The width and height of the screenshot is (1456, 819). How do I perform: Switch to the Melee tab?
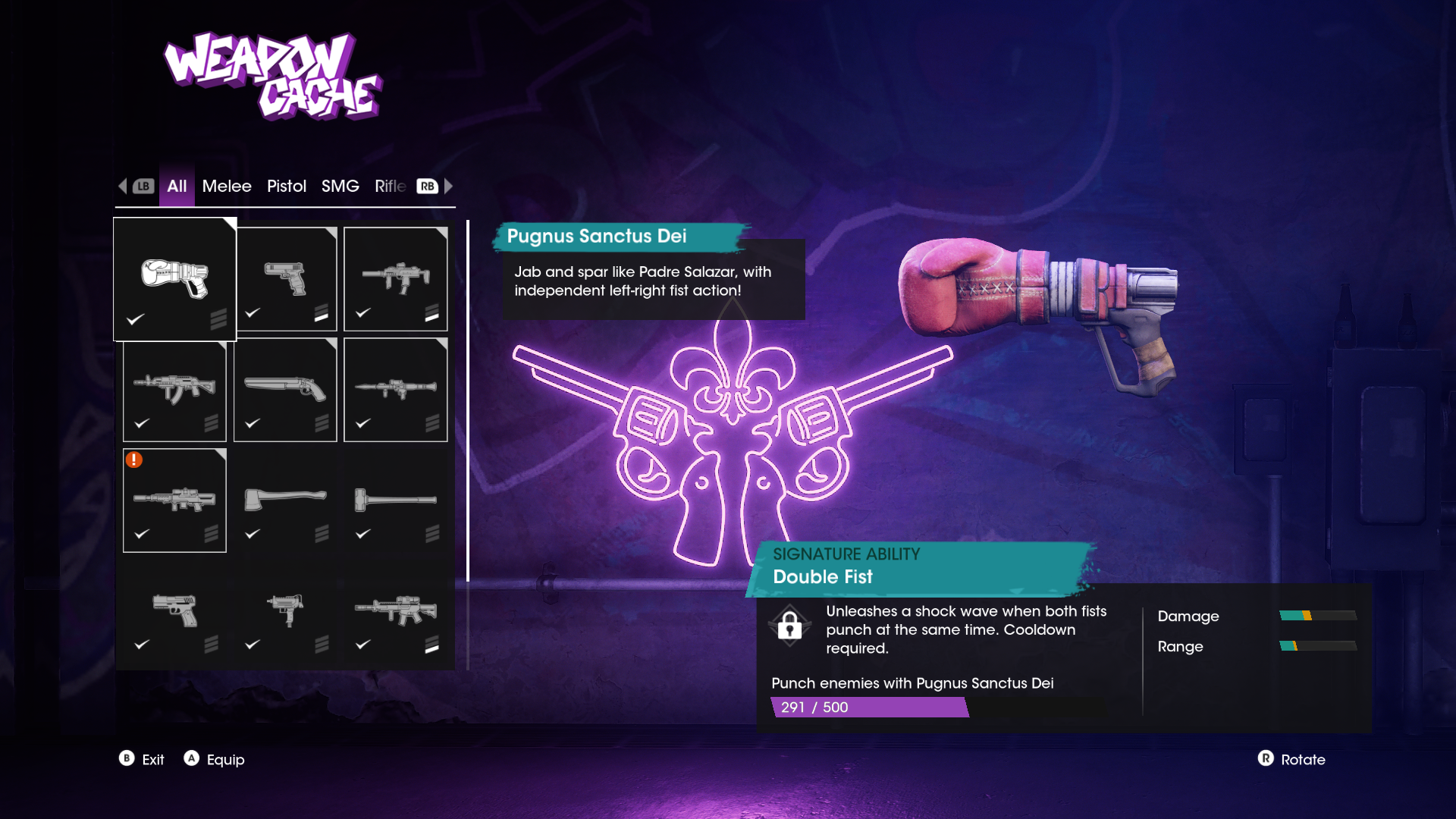(x=226, y=187)
